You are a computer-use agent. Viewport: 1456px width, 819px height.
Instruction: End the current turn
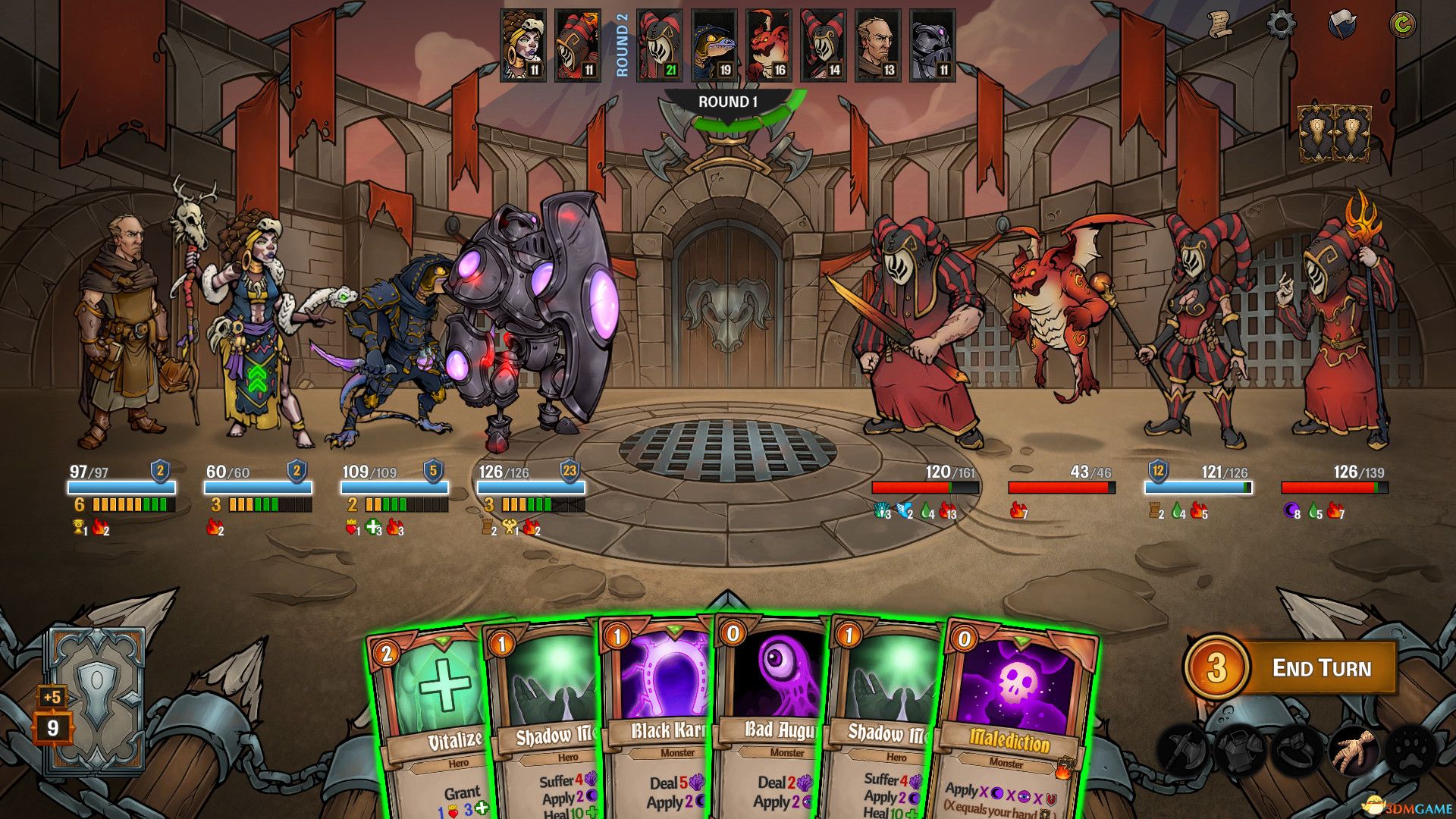click(x=1320, y=668)
